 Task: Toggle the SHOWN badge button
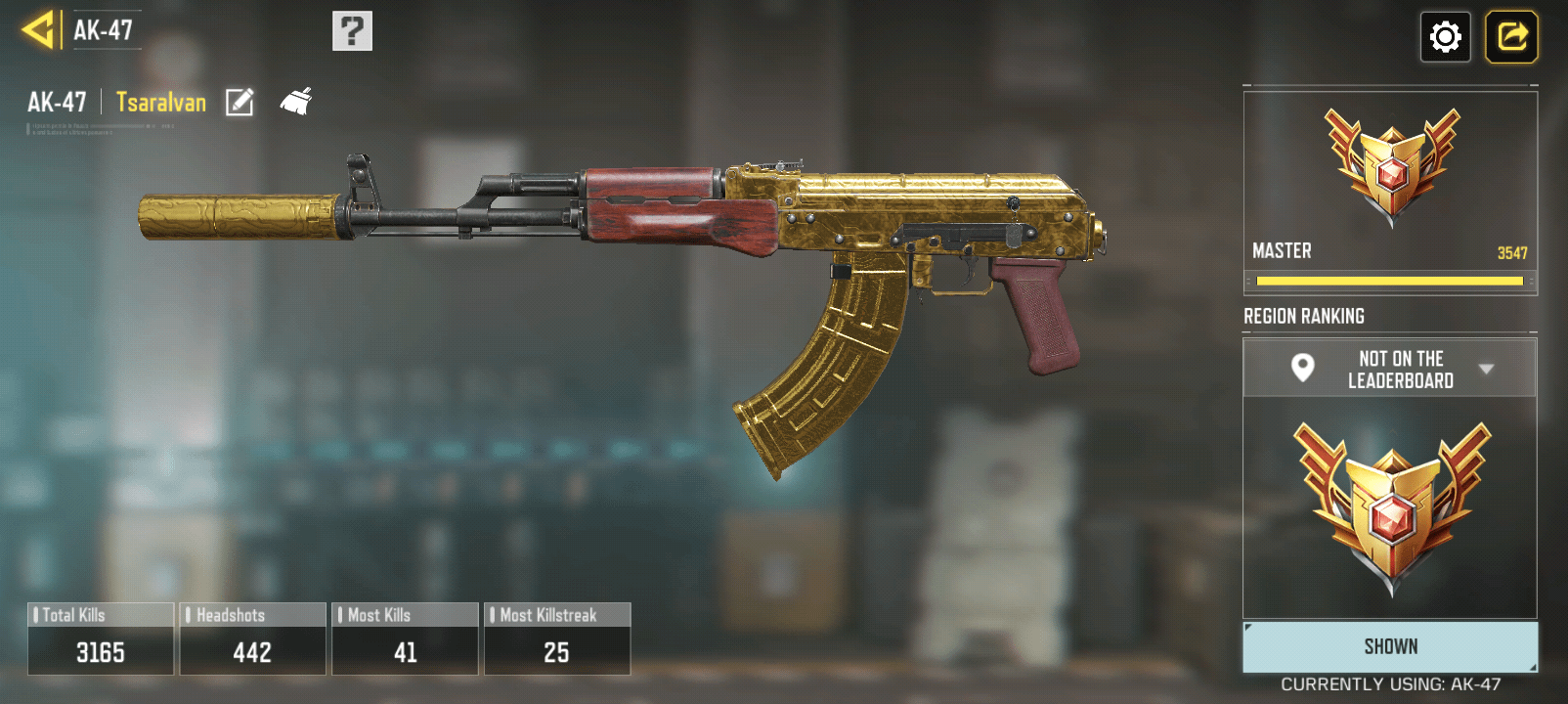1389,646
